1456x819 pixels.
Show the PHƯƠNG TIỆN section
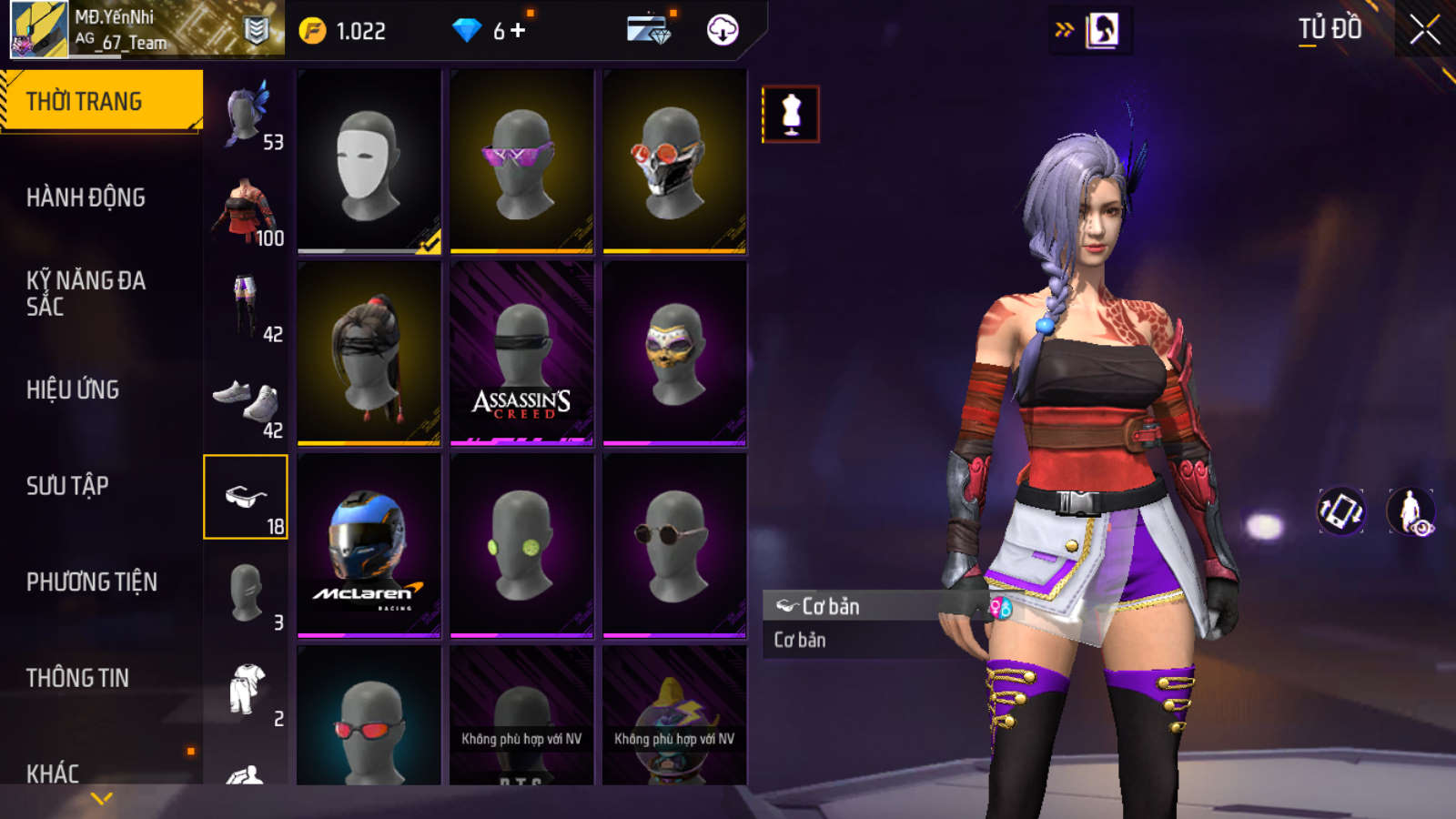pos(91,581)
